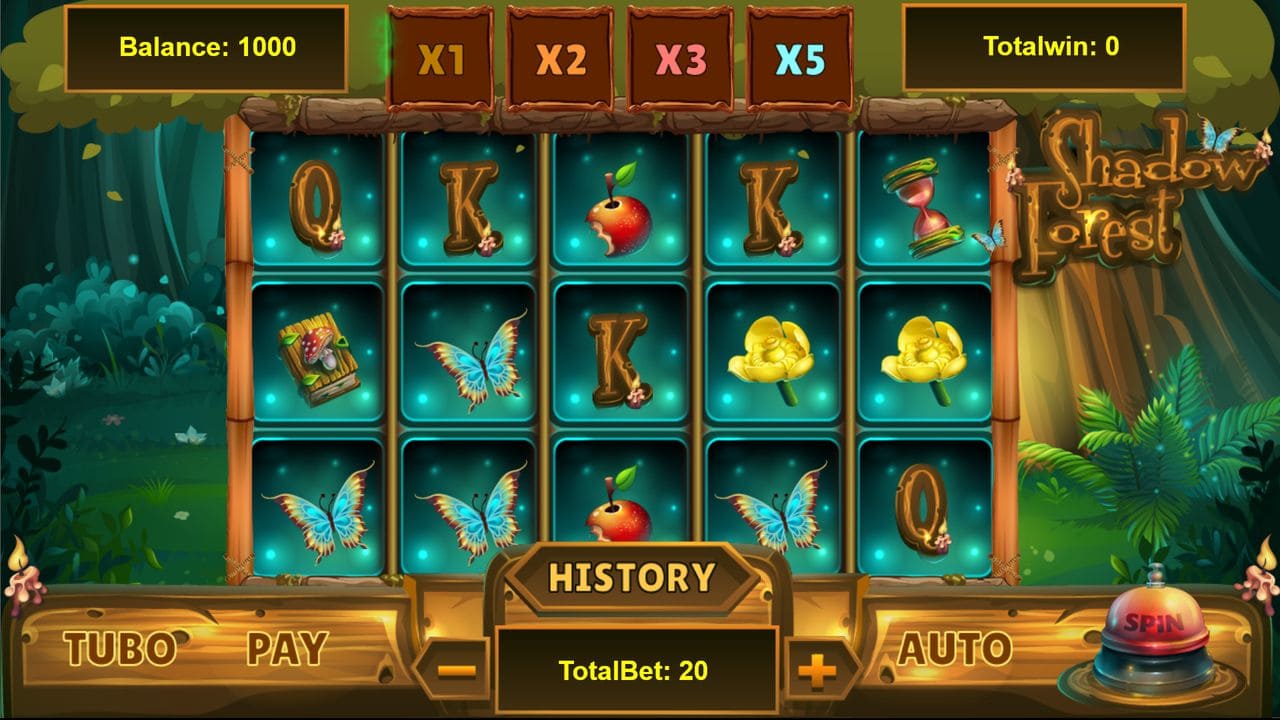The image size is (1280, 720).
Task: Select the X1 multiplier
Action: point(441,60)
